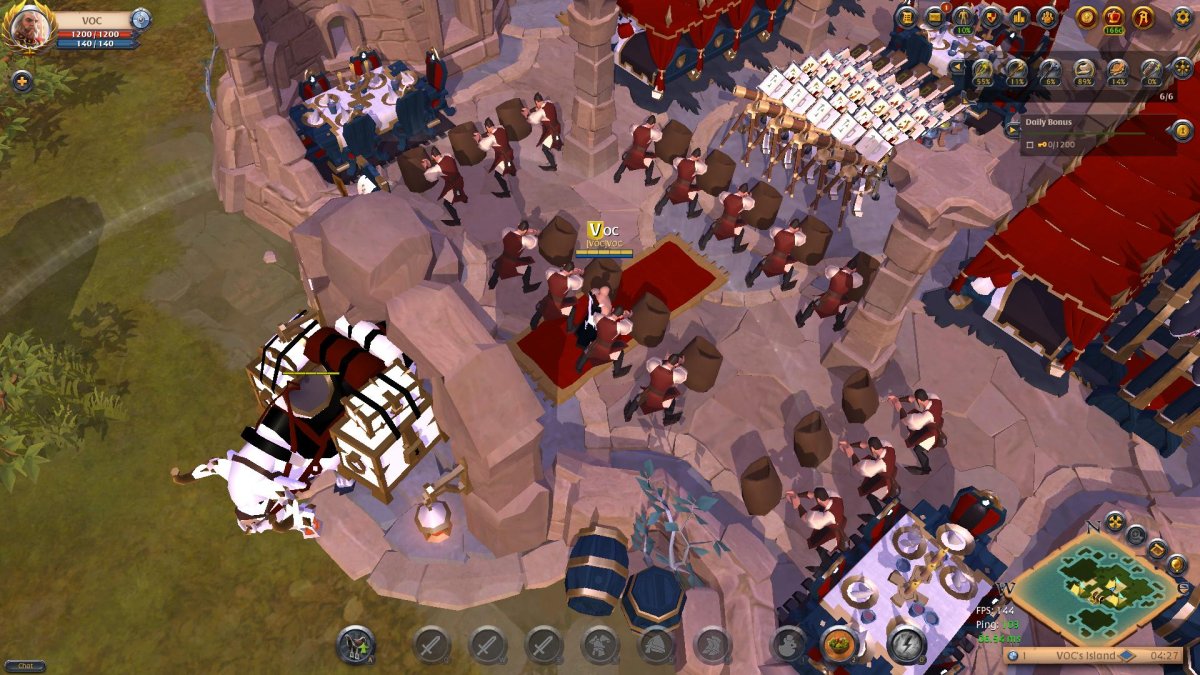Expand the Daily Bonus panel arrow
Viewport: 1200px width, 675px height.
1011,129
